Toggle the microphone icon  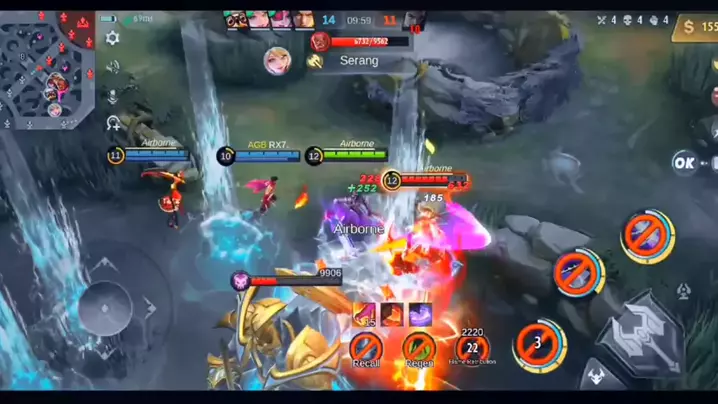point(113,96)
